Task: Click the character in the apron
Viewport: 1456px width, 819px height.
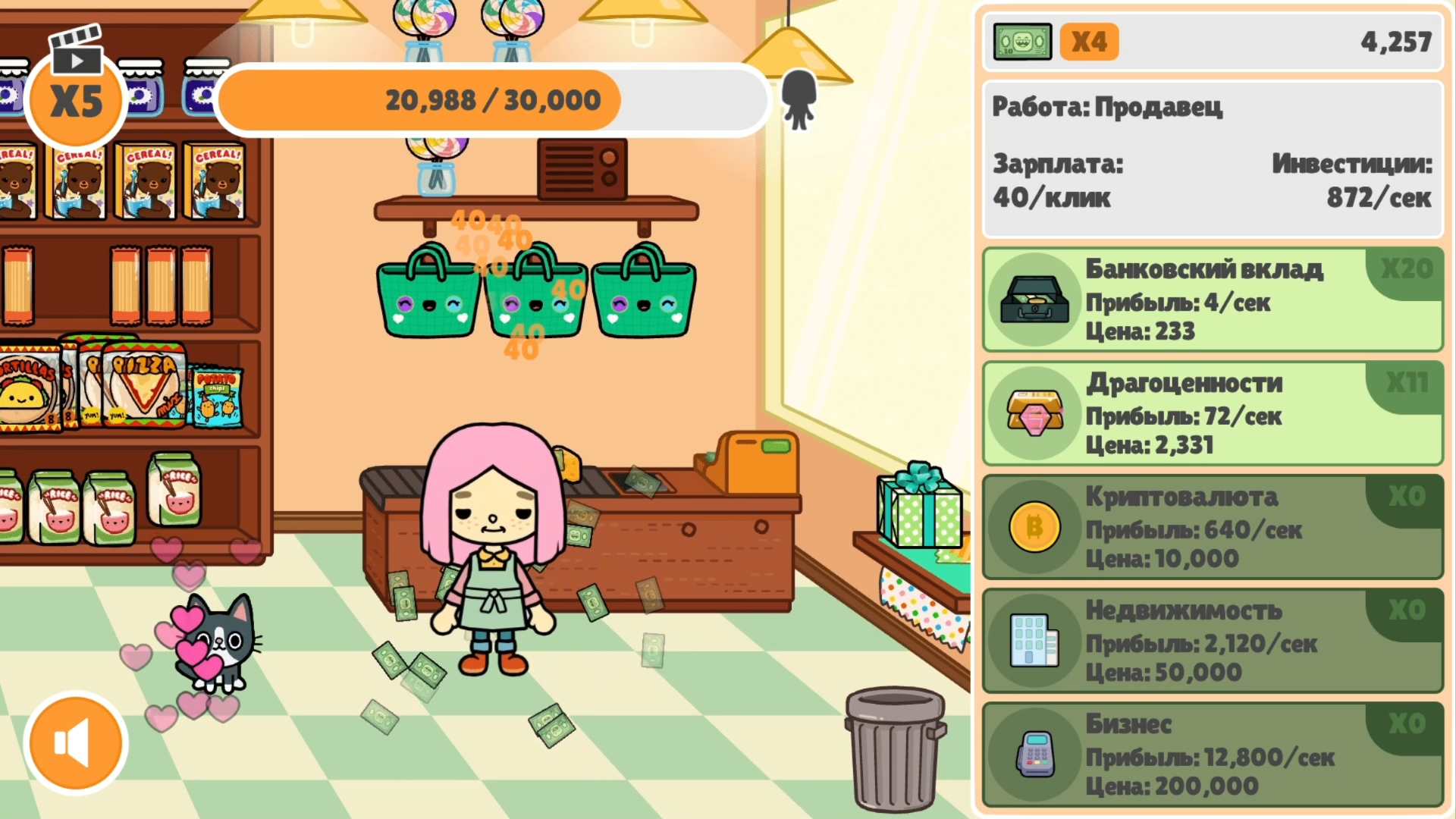Action: coord(493,569)
